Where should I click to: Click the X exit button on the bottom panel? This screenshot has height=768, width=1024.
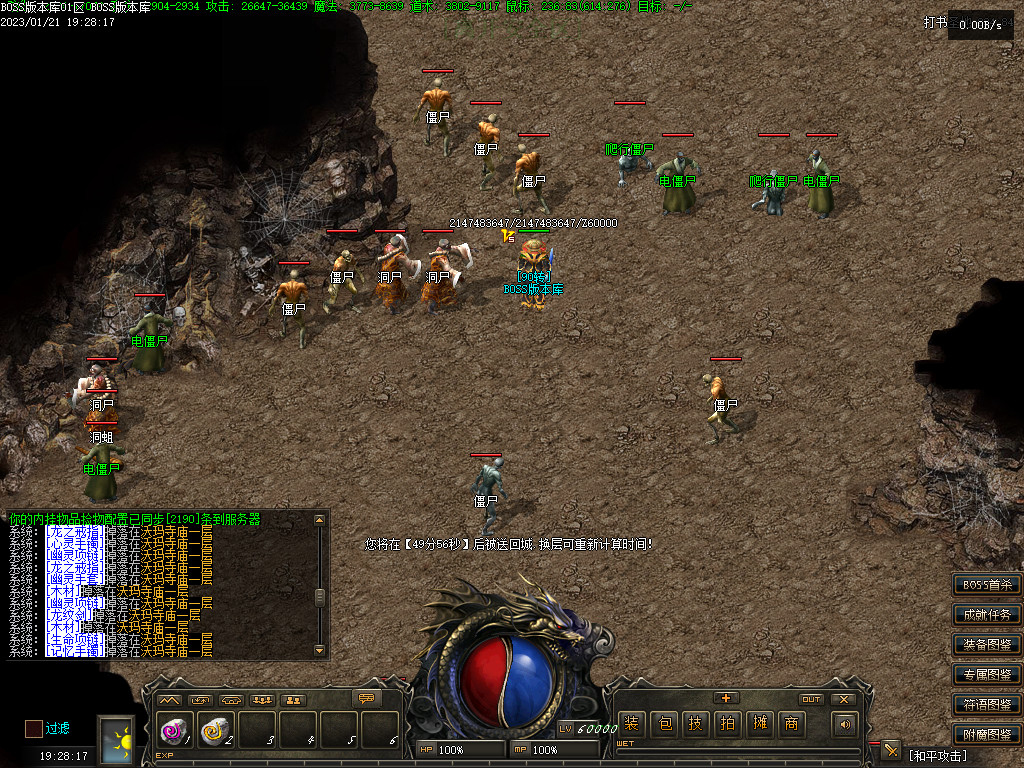[x=843, y=699]
